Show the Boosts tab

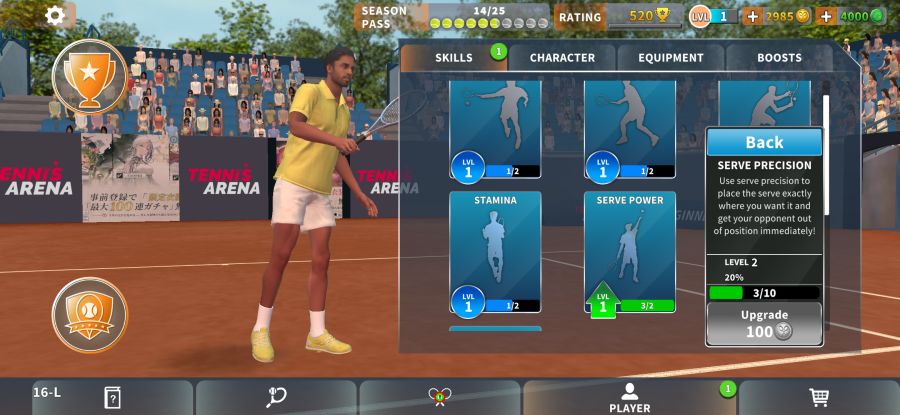[779, 58]
